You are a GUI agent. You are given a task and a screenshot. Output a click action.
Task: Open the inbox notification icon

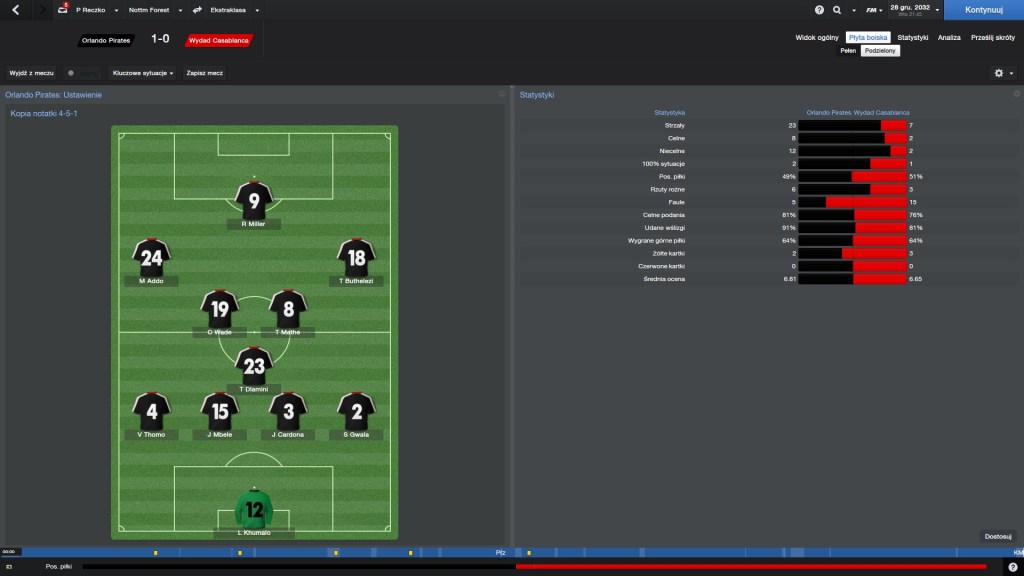click(x=63, y=10)
